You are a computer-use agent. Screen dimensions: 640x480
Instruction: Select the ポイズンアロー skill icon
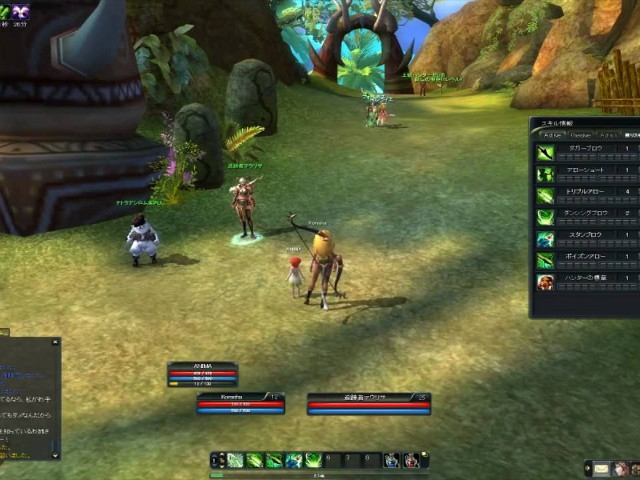(x=545, y=260)
